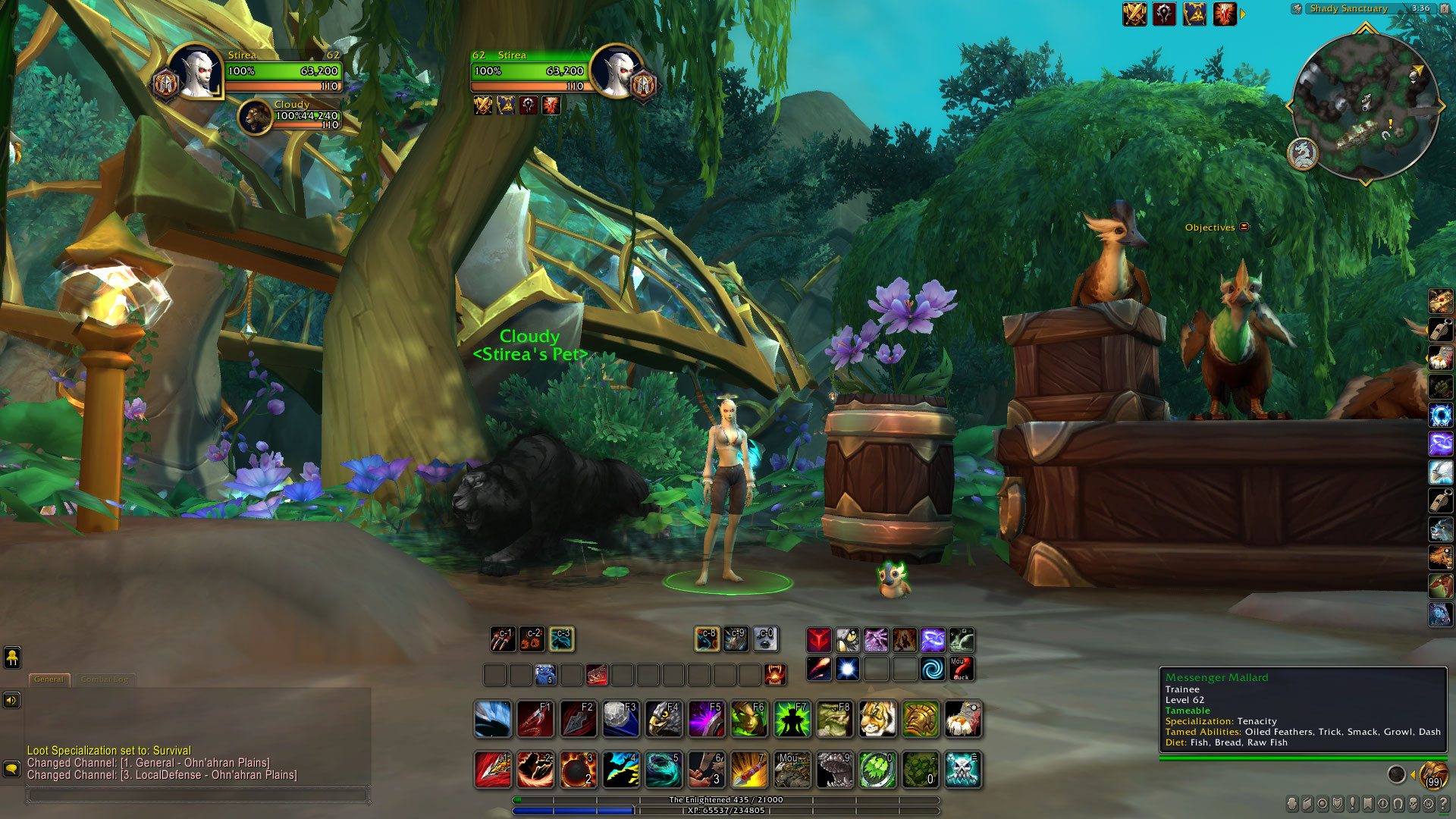
Task: Cast the green silhouette ability on F7
Action: point(792,719)
